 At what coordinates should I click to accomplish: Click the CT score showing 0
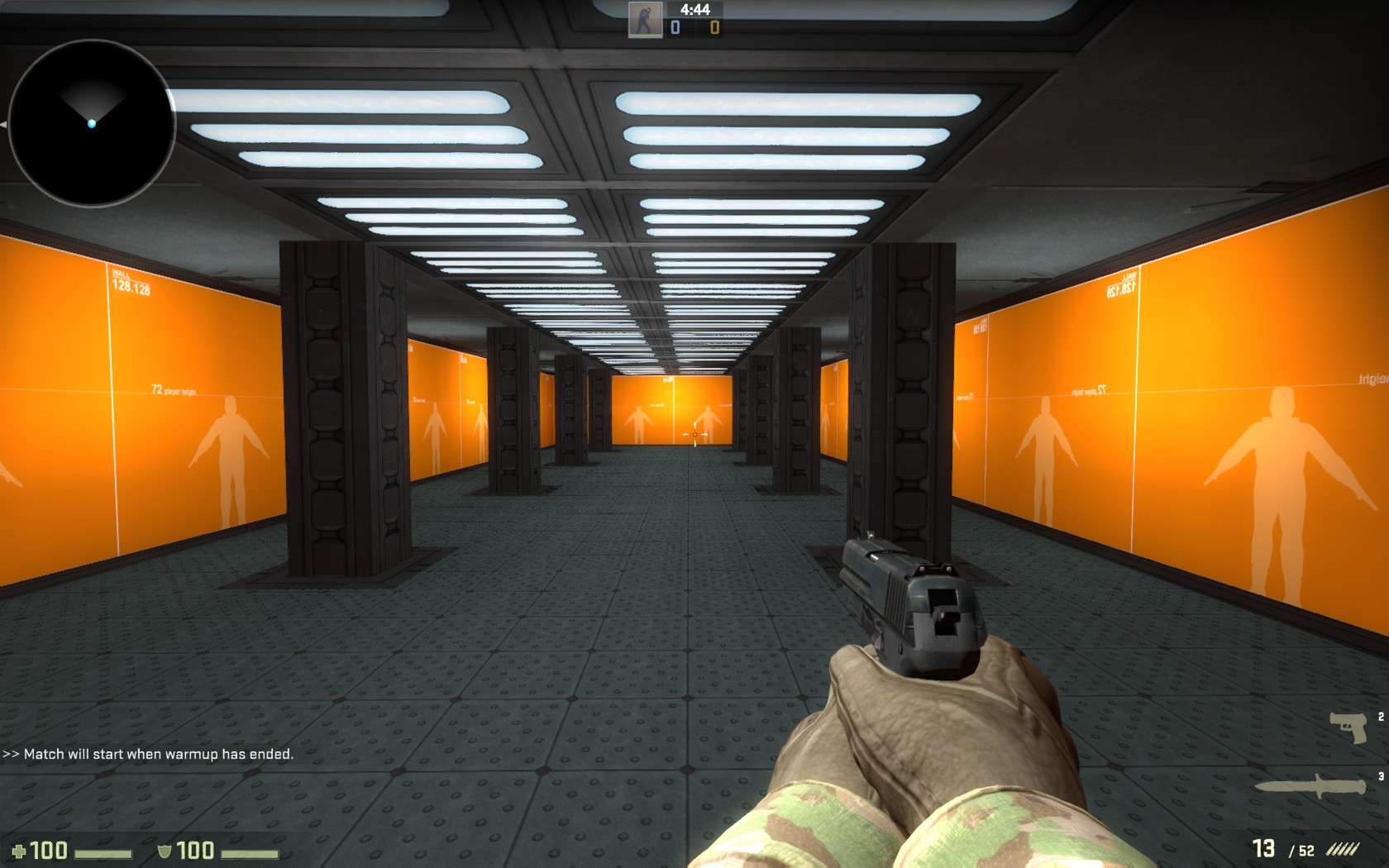674,27
